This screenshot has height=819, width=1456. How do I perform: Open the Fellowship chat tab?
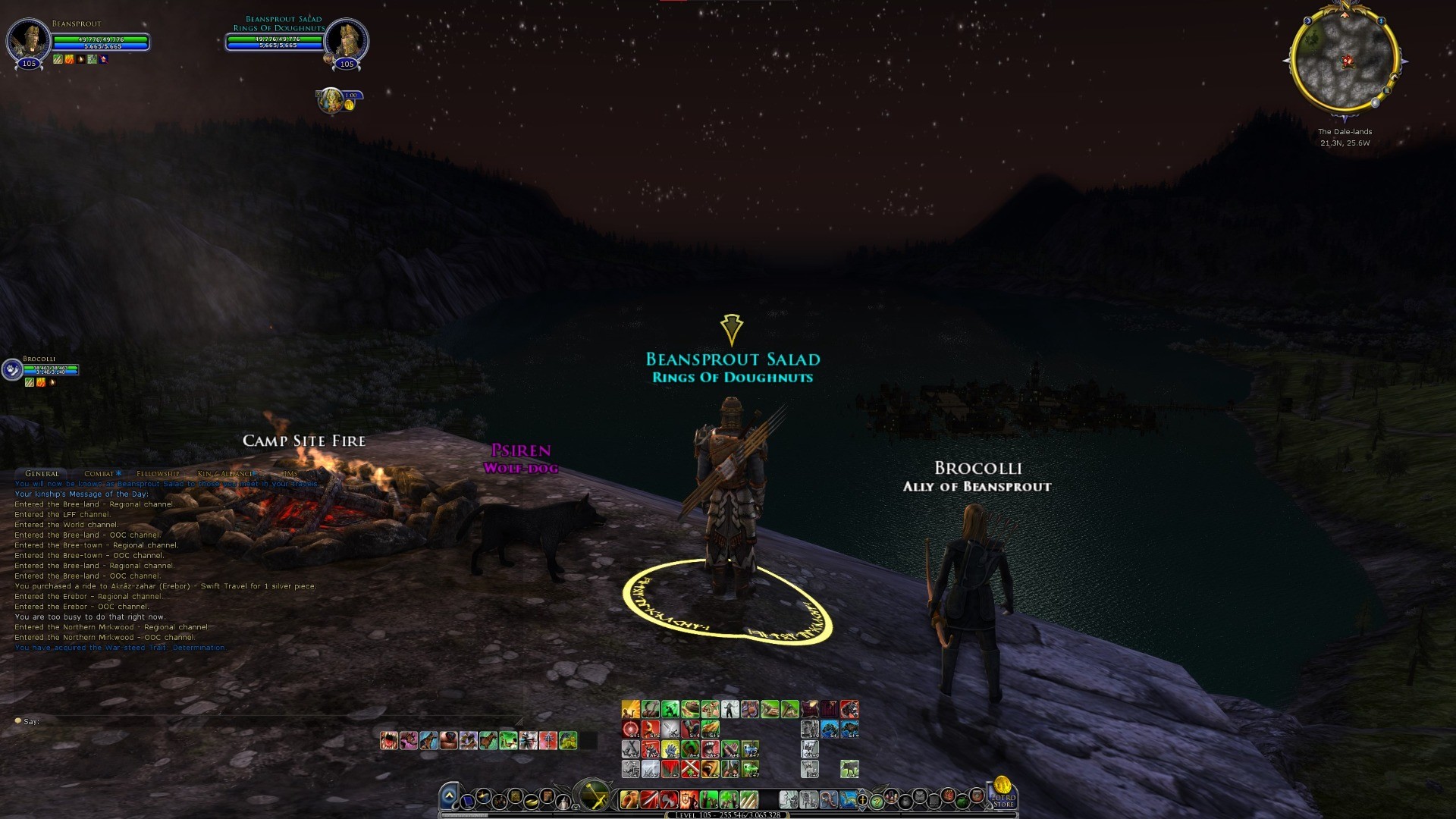click(x=158, y=474)
